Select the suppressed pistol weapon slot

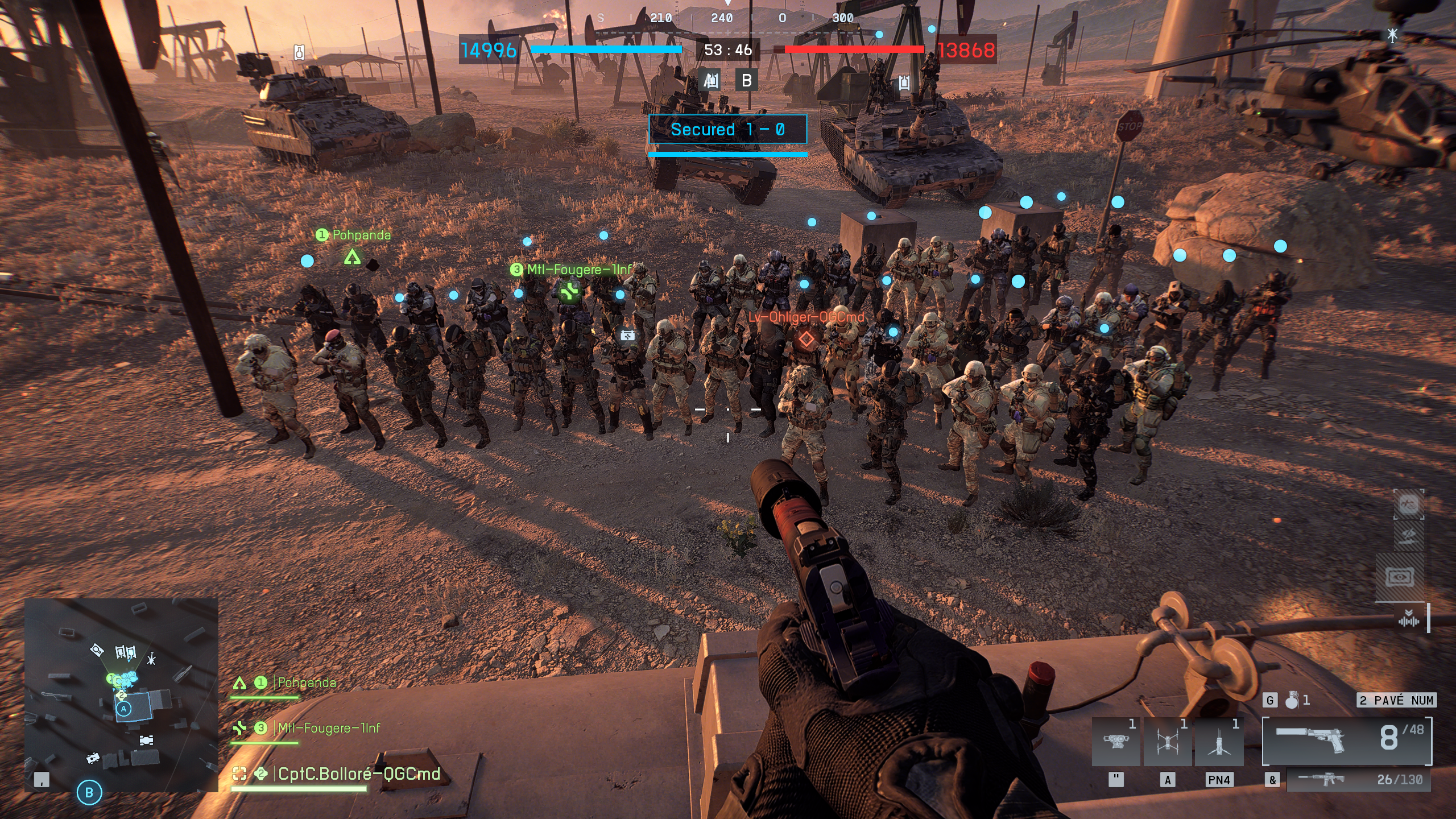[1346, 741]
